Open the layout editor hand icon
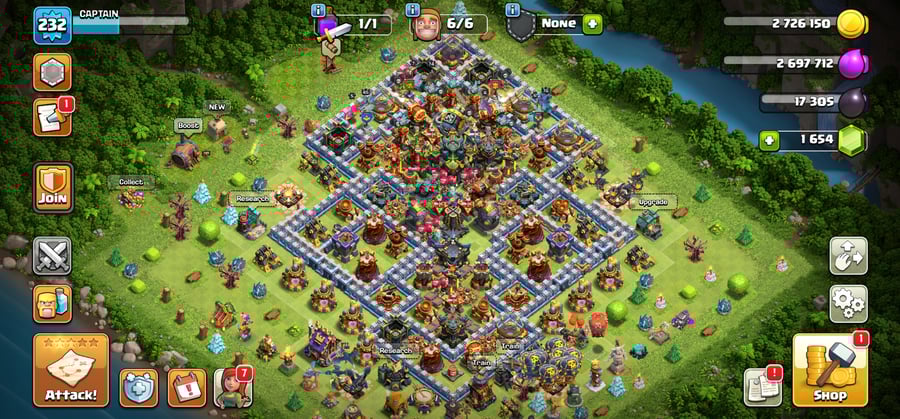Screen dimensions: 900x419 (x=848, y=255)
